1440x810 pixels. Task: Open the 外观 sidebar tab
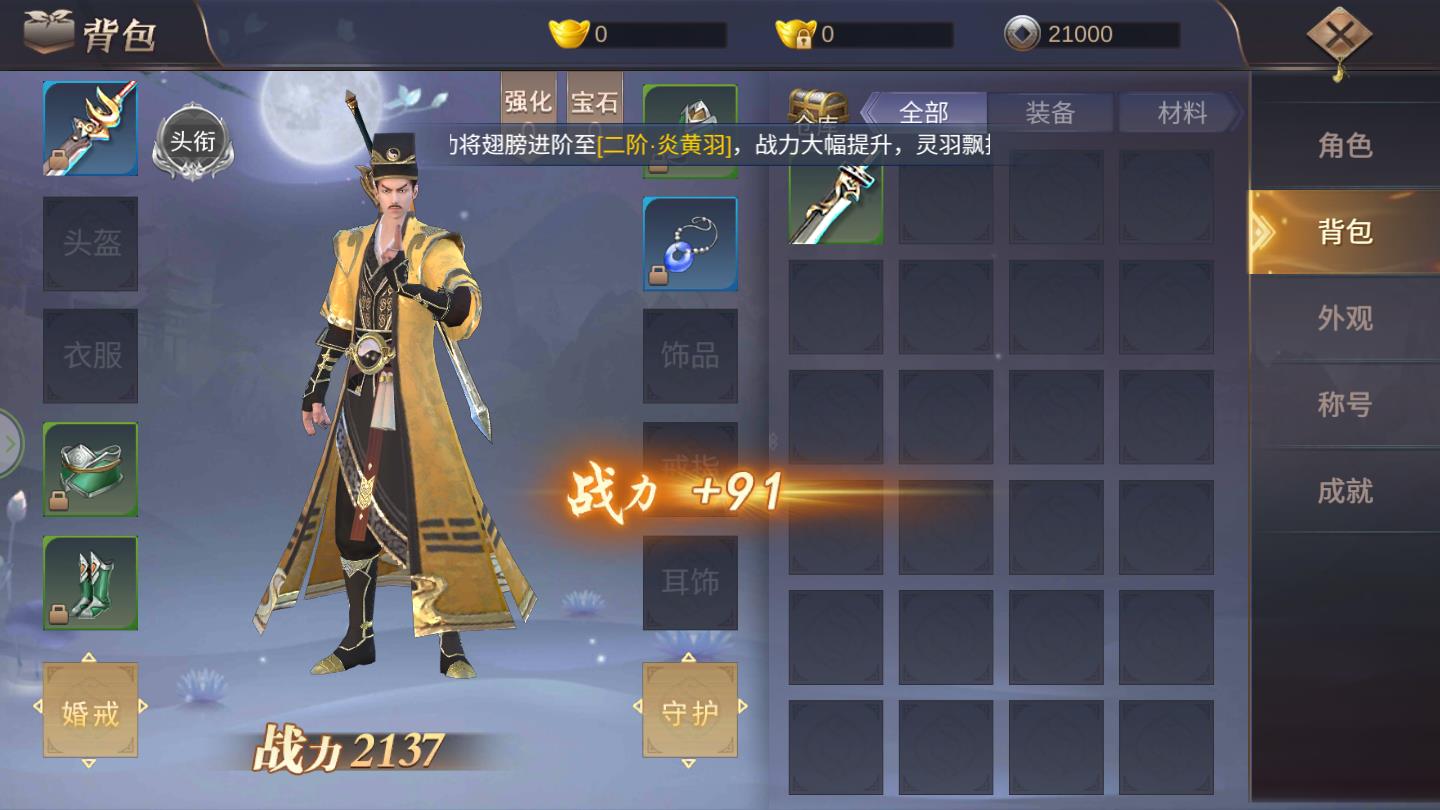1344,317
